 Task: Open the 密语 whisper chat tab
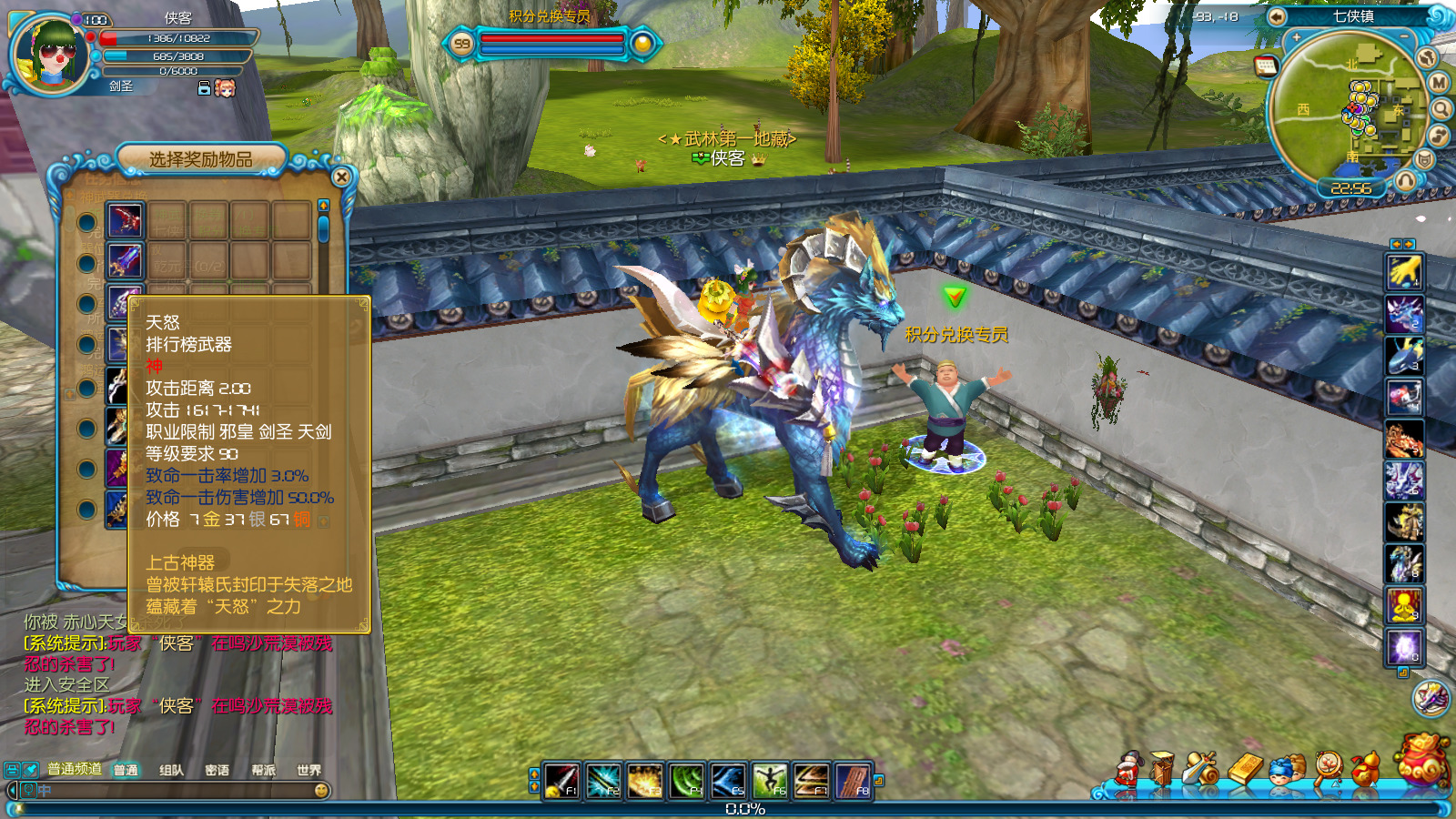click(217, 770)
